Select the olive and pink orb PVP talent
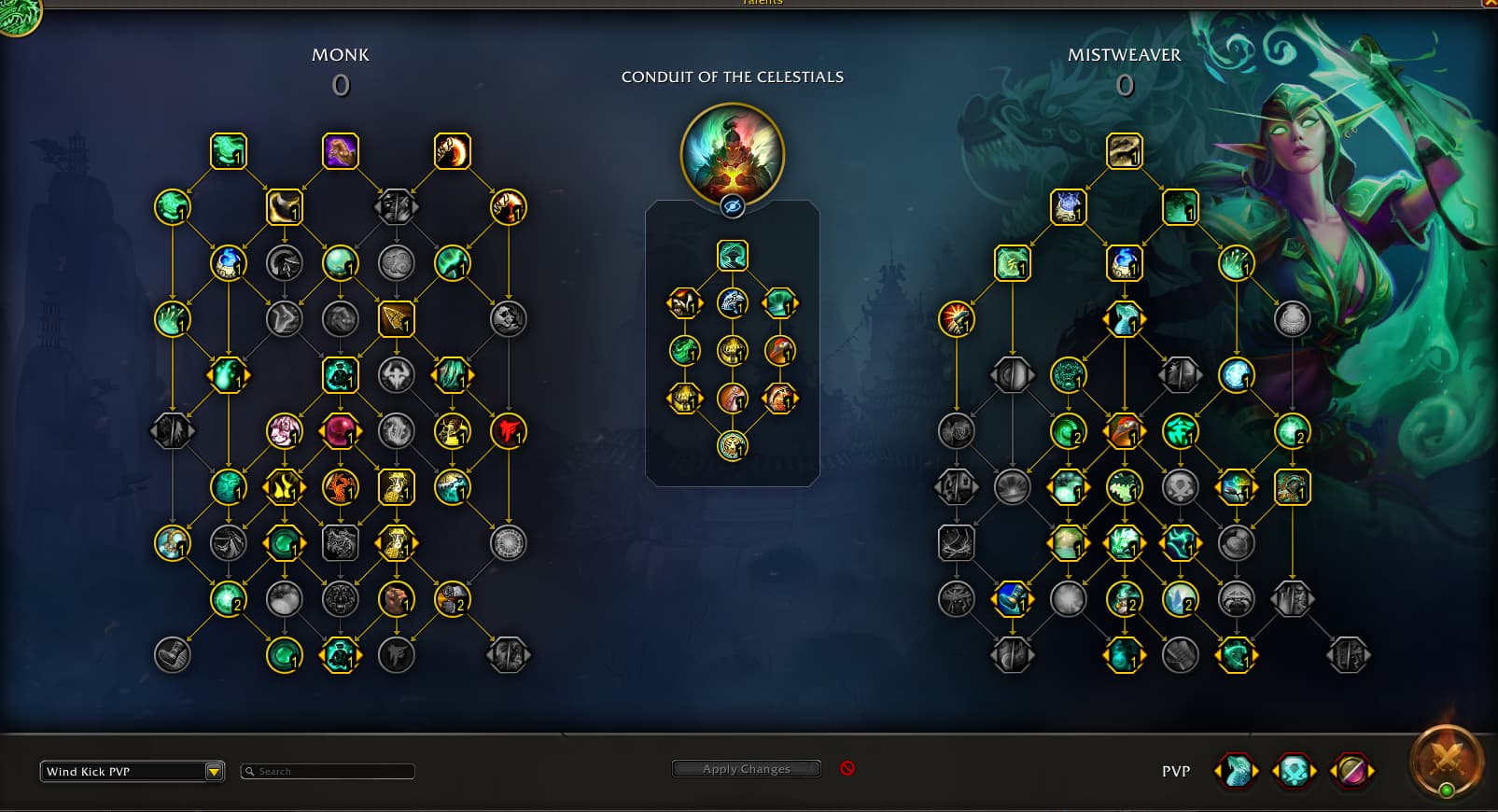 point(1351,771)
